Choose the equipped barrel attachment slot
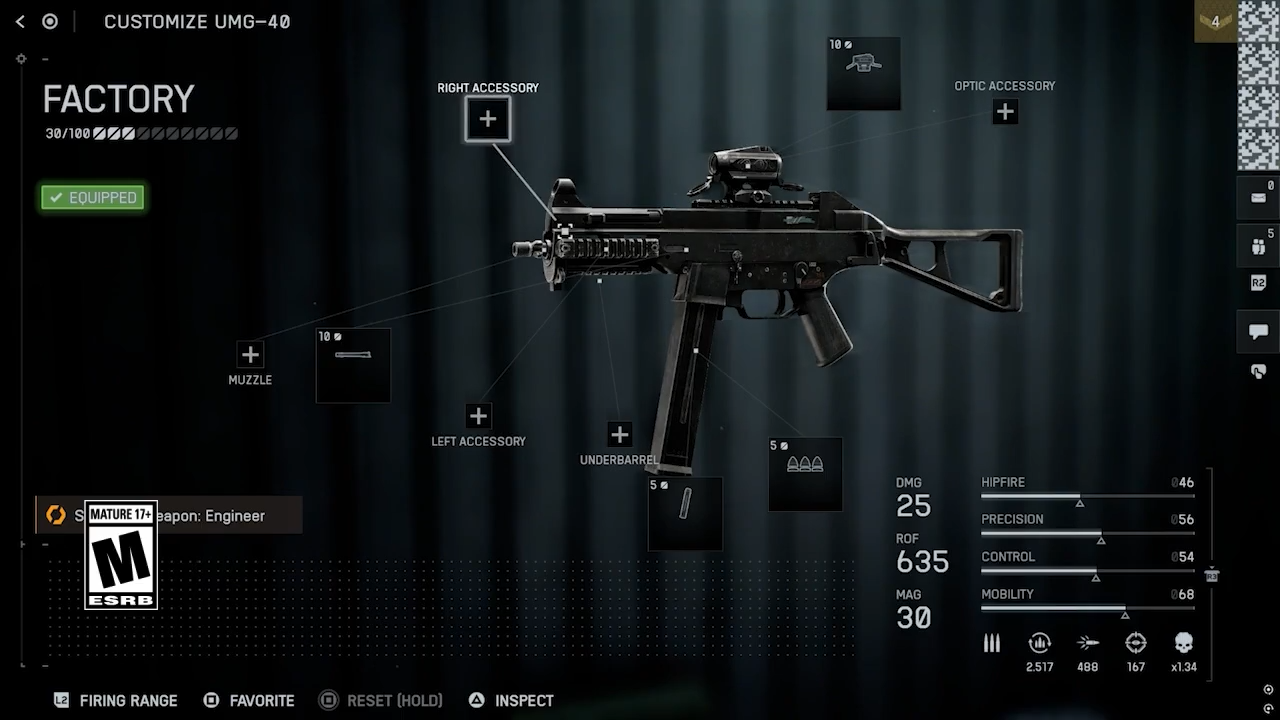 pos(353,365)
